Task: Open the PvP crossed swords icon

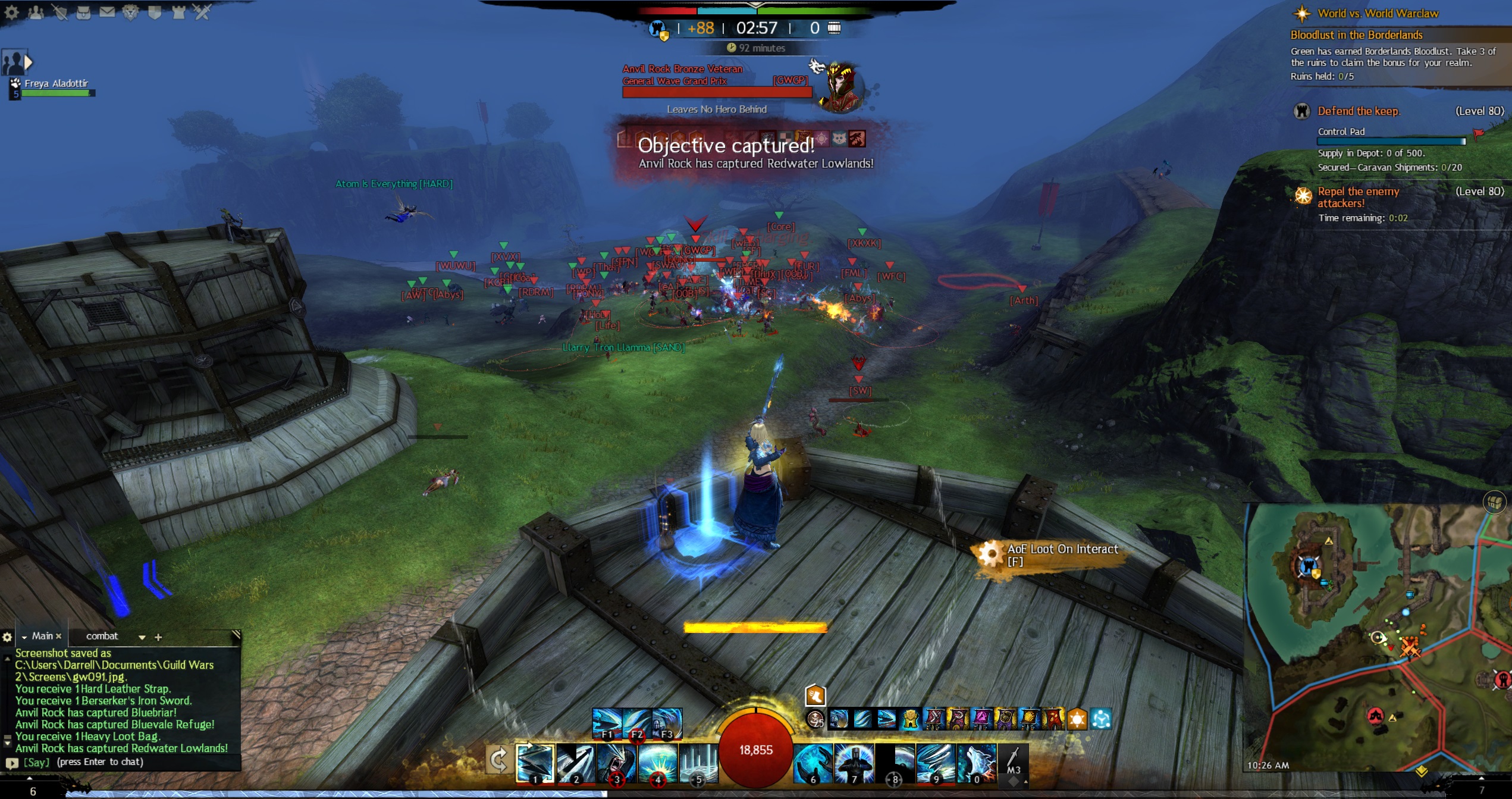Action: [202, 12]
